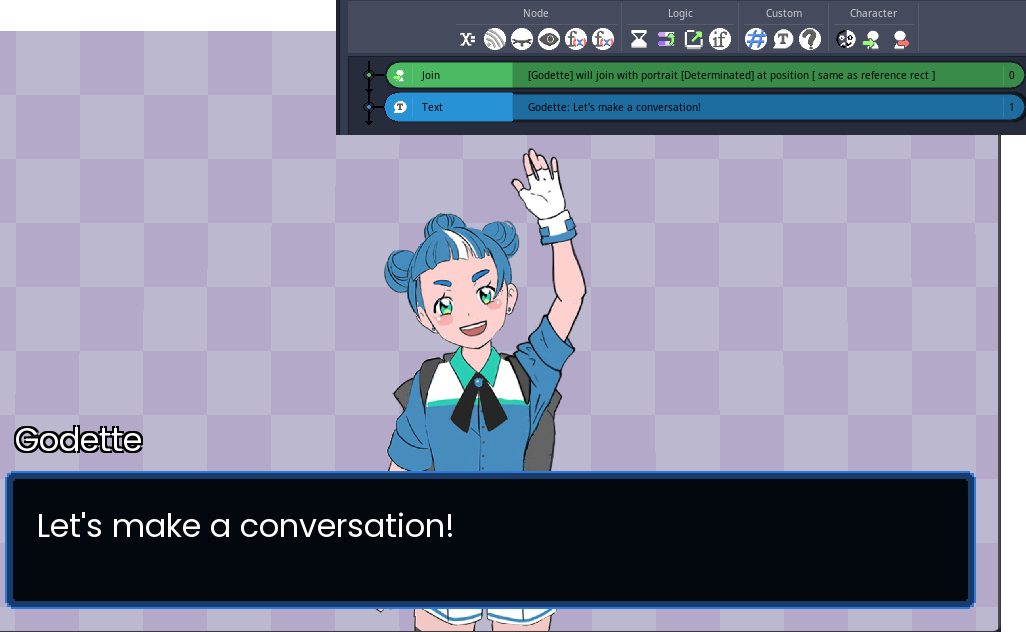
Task: Click the two-faced mask character icon
Action: pos(845,39)
